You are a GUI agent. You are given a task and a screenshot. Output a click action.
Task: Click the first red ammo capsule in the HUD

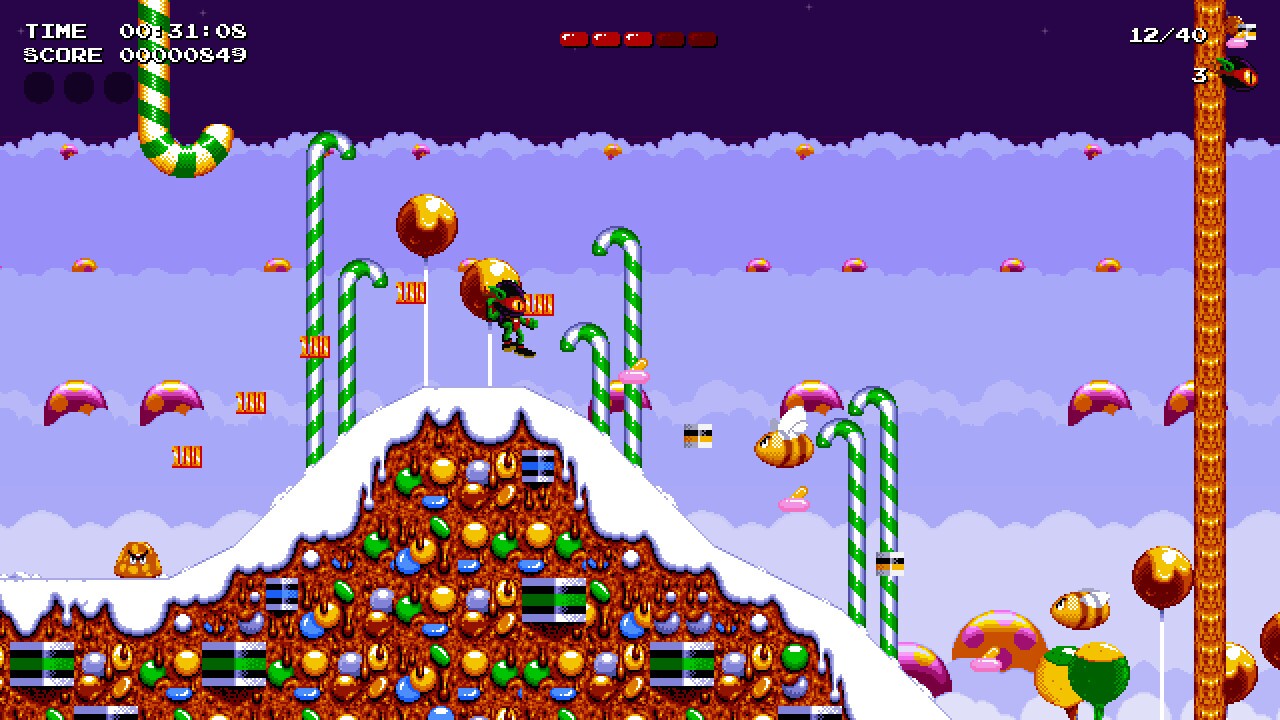pyautogui.click(x=573, y=39)
